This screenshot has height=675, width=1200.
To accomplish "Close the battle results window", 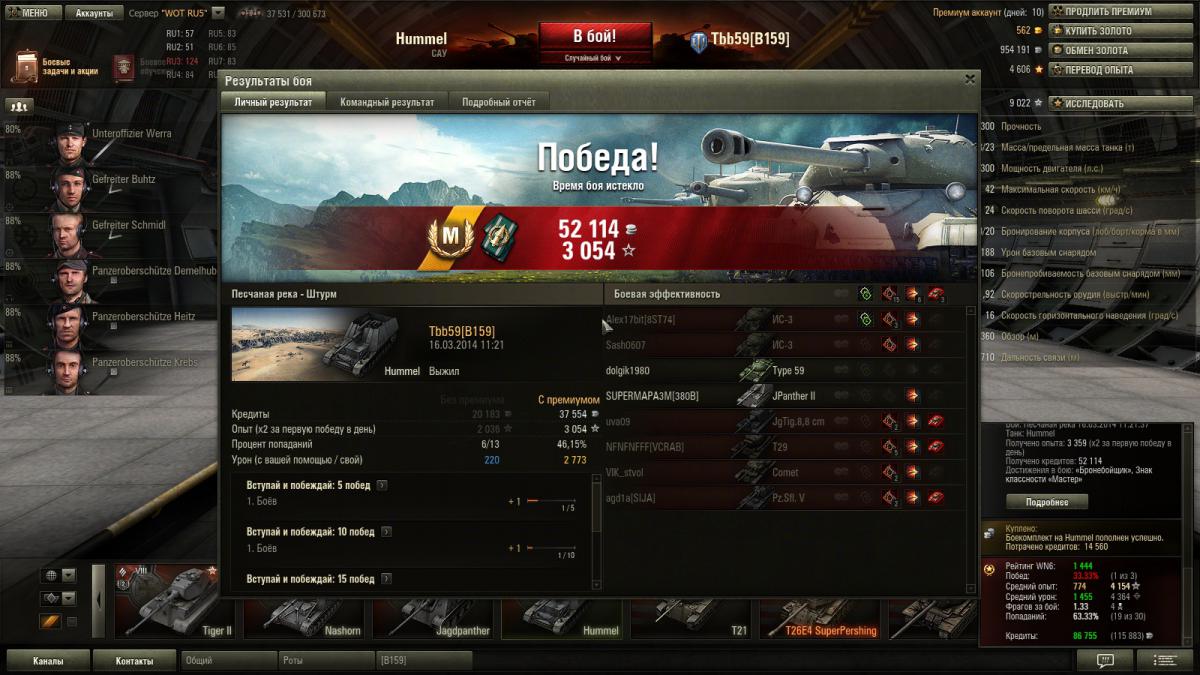I will tap(969, 79).
